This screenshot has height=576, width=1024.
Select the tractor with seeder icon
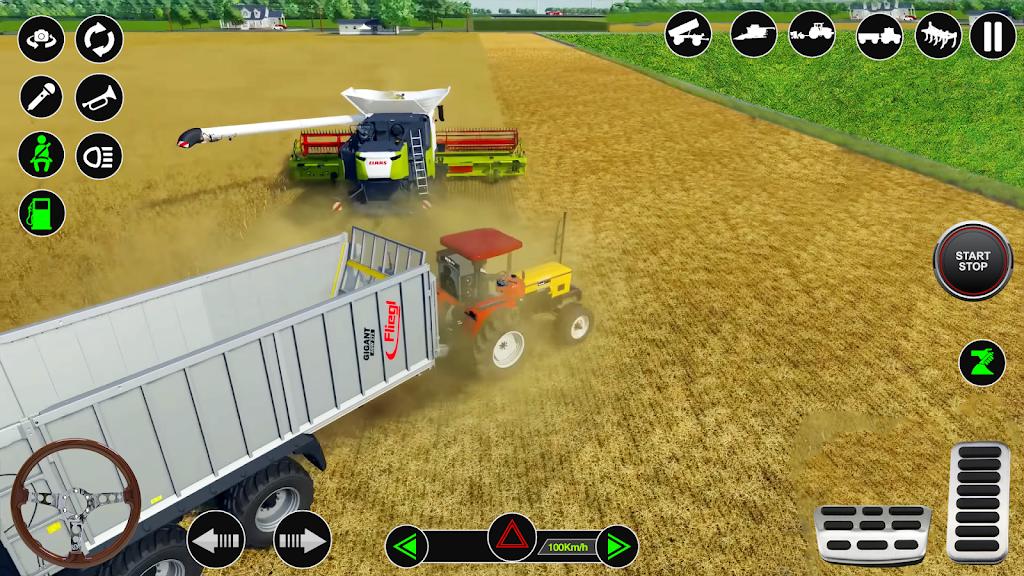[811, 35]
